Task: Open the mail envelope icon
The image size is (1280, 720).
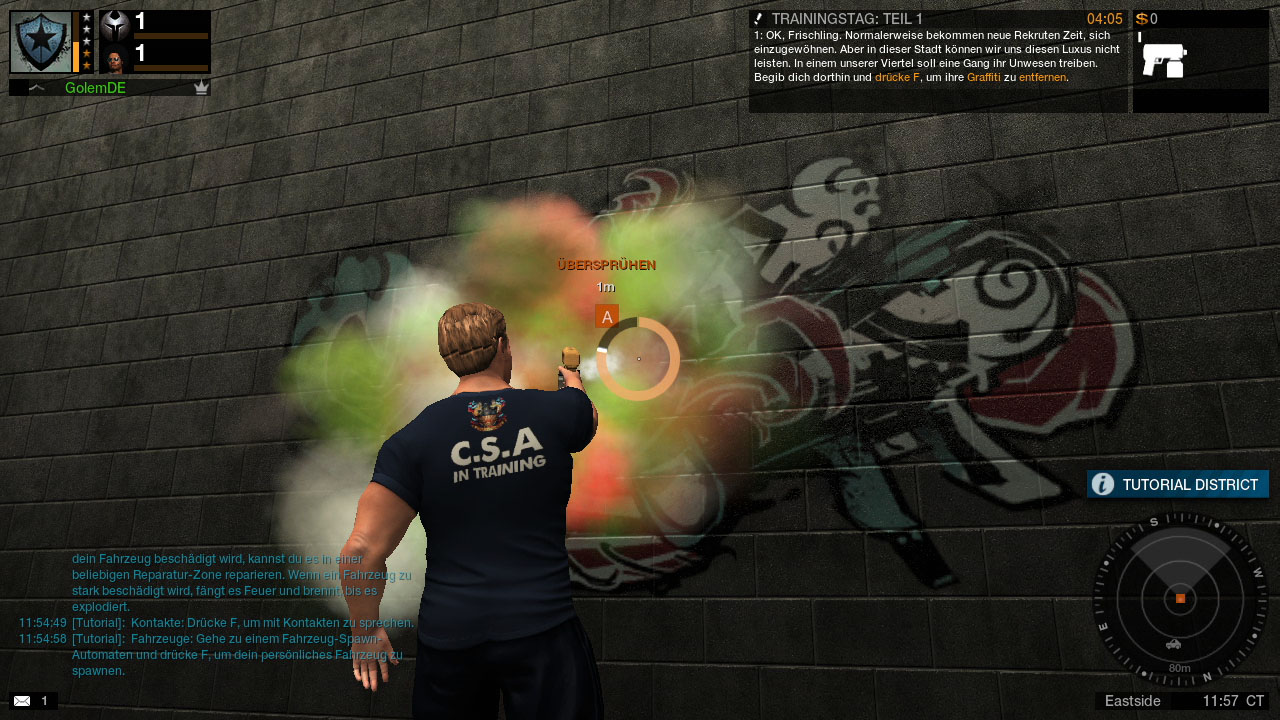Action: (x=22, y=701)
